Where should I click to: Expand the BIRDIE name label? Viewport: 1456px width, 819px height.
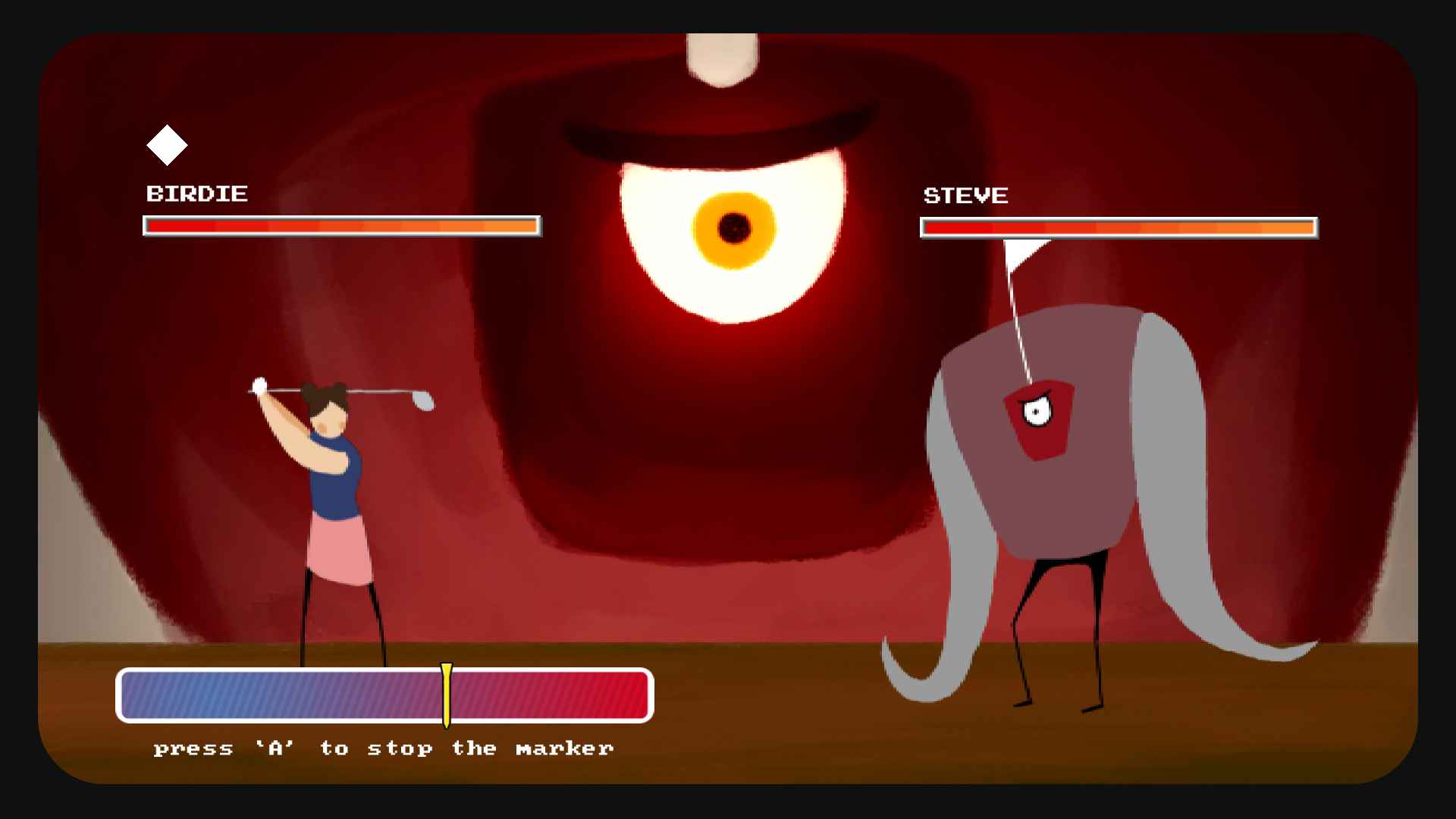tap(196, 194)
